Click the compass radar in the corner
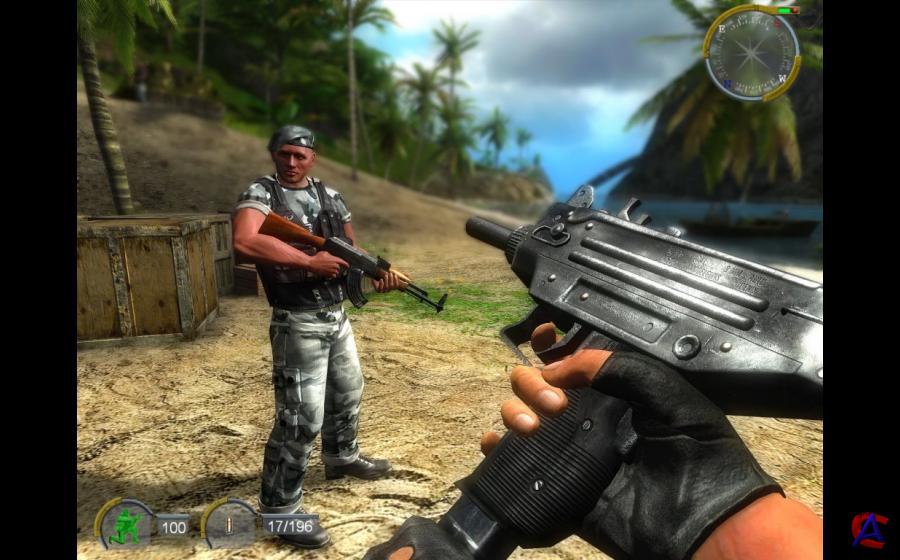The height and width of the screenshot is (560, 900). [x=752, y=50]
